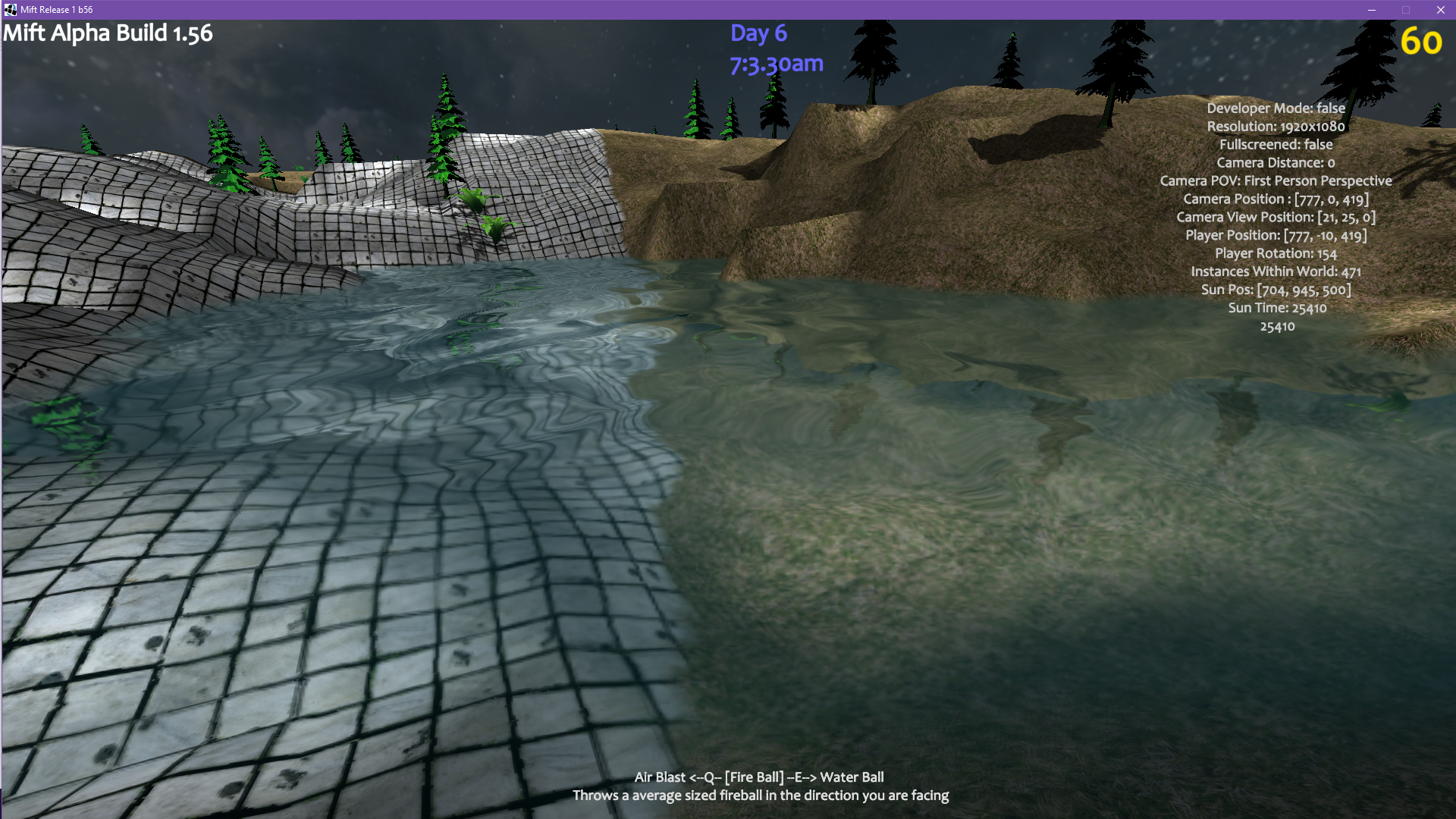Click the 7:3.30am time display
This screenshot has height=819, width=1456.
tap(775, 64)
